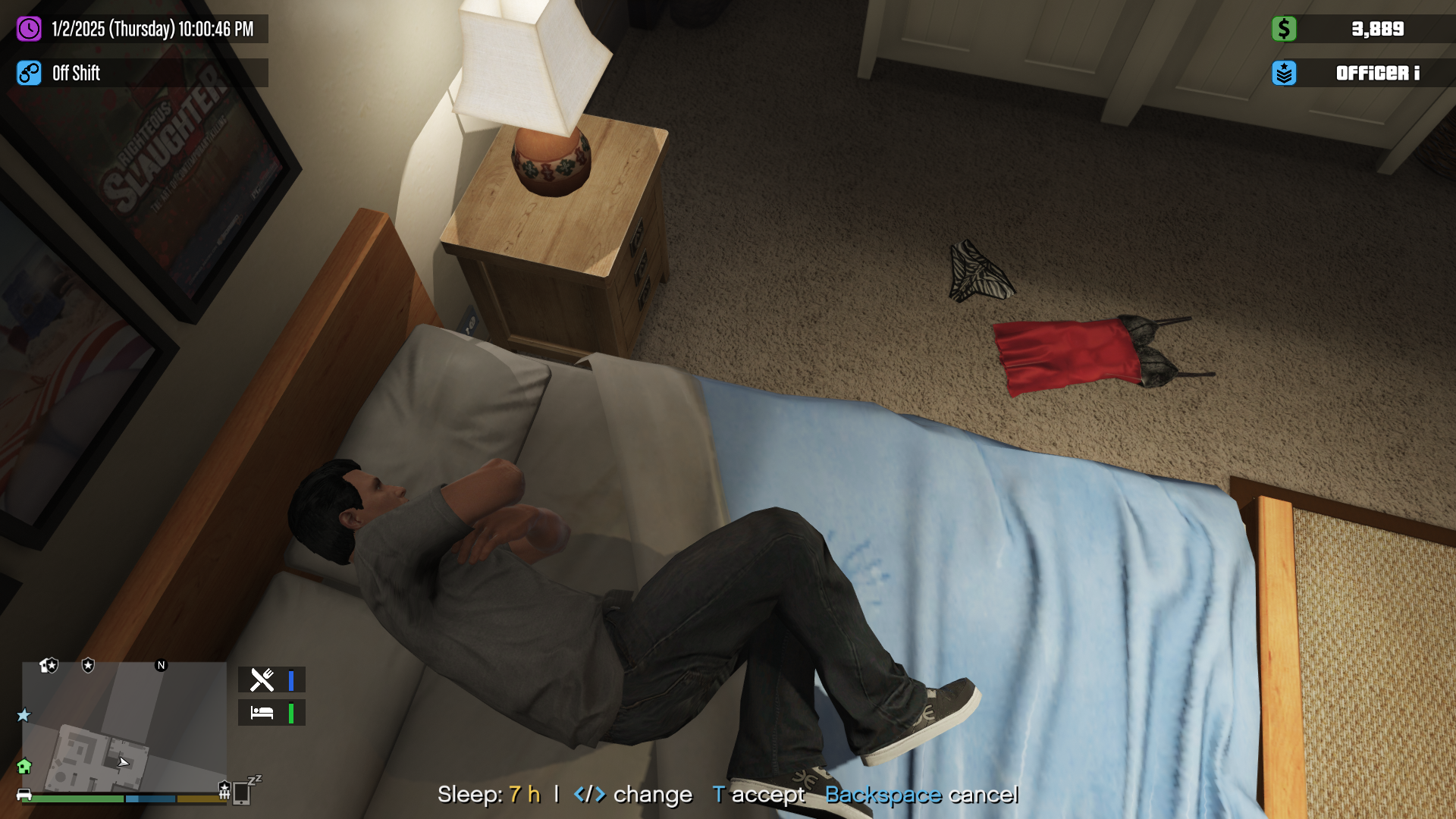Click the phone sleep mode icon

[x=243, y=792]
